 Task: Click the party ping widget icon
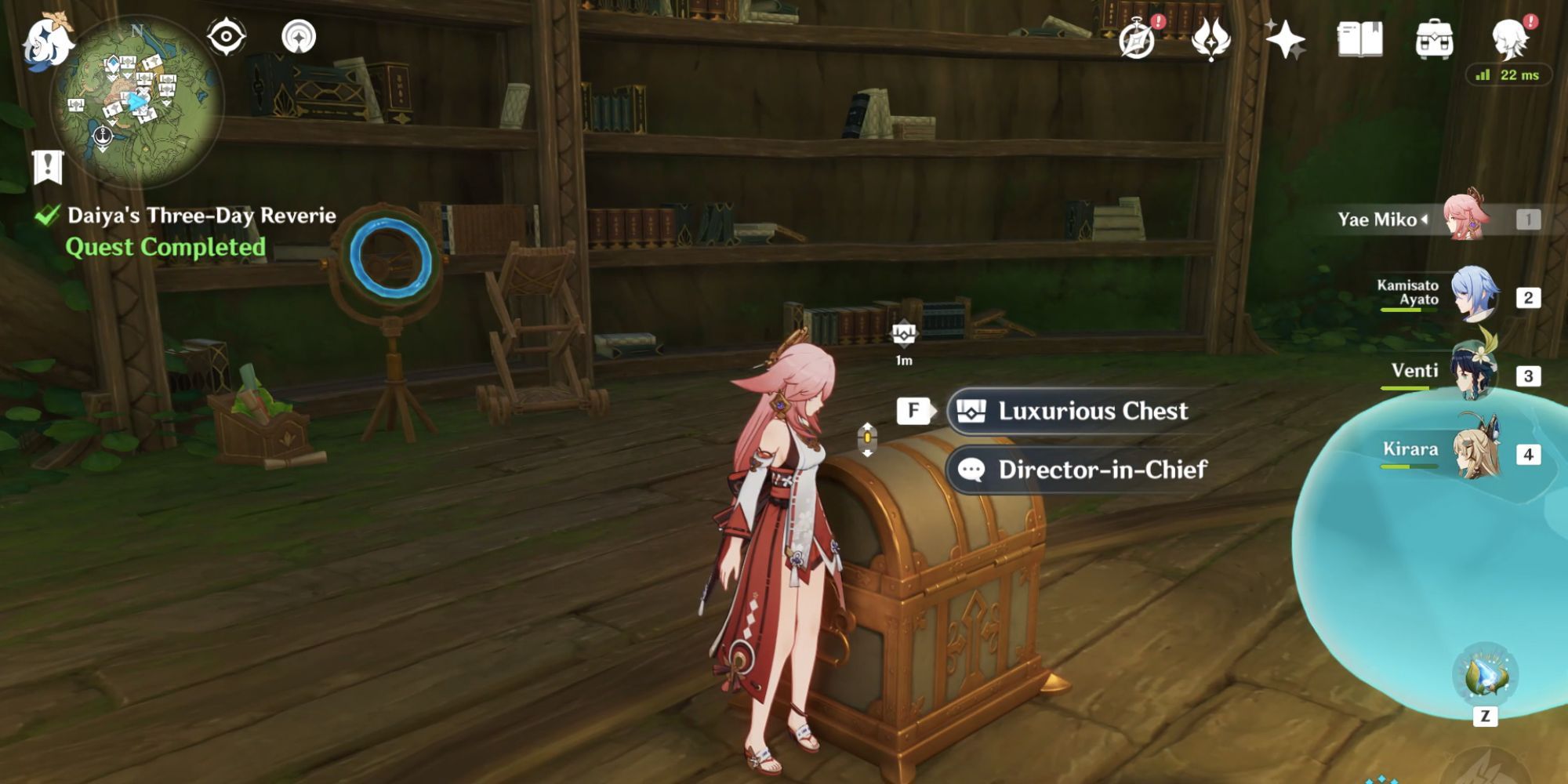pos(302,35)
